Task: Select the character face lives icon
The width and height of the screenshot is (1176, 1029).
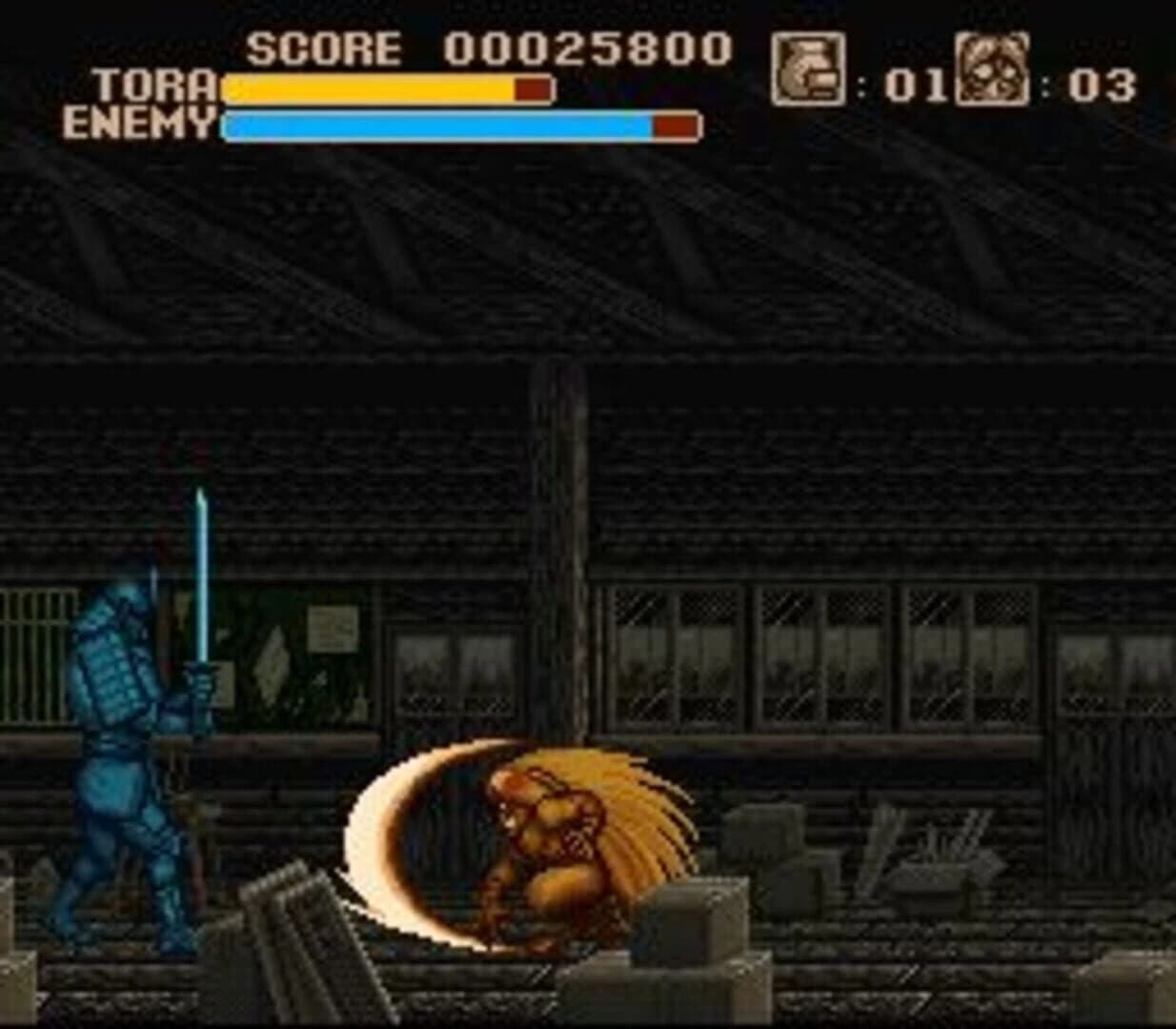Action: (x=992, y=70)
